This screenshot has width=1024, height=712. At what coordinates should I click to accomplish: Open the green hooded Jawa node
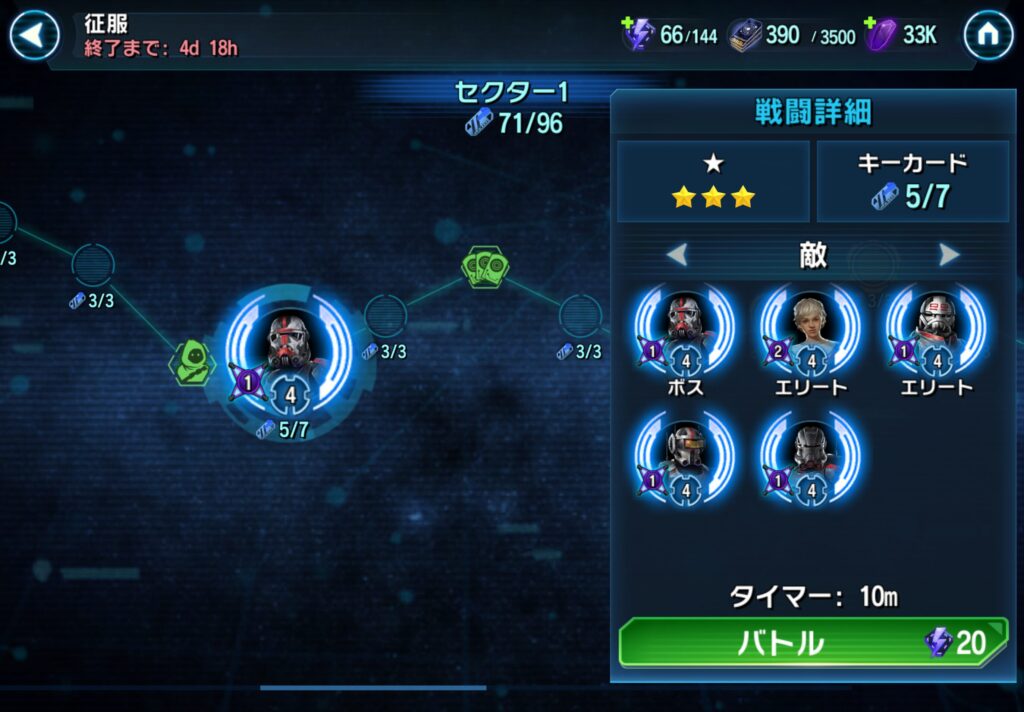pos(192,361)
